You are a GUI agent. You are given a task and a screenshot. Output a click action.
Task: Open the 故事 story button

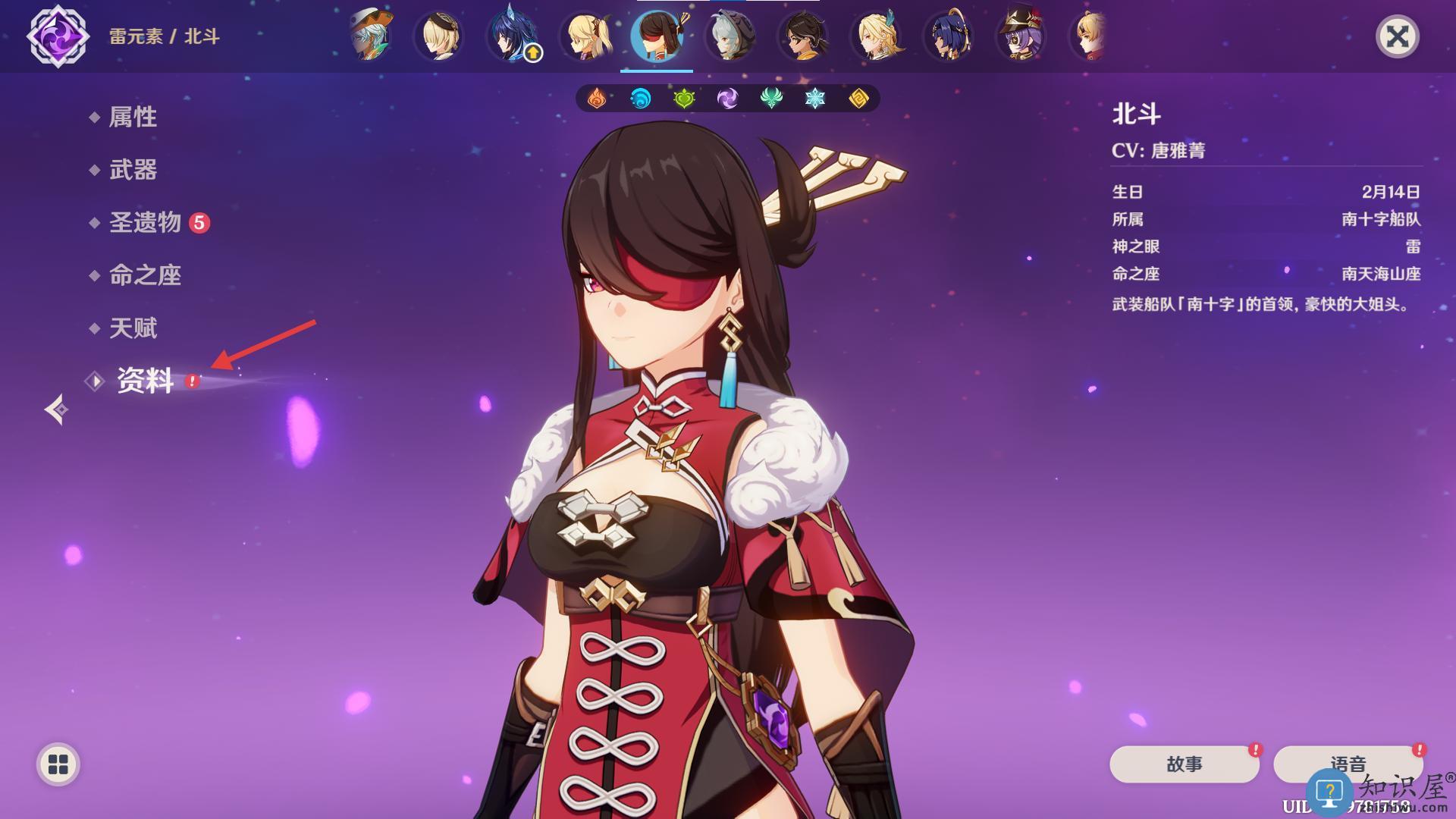1184,764
